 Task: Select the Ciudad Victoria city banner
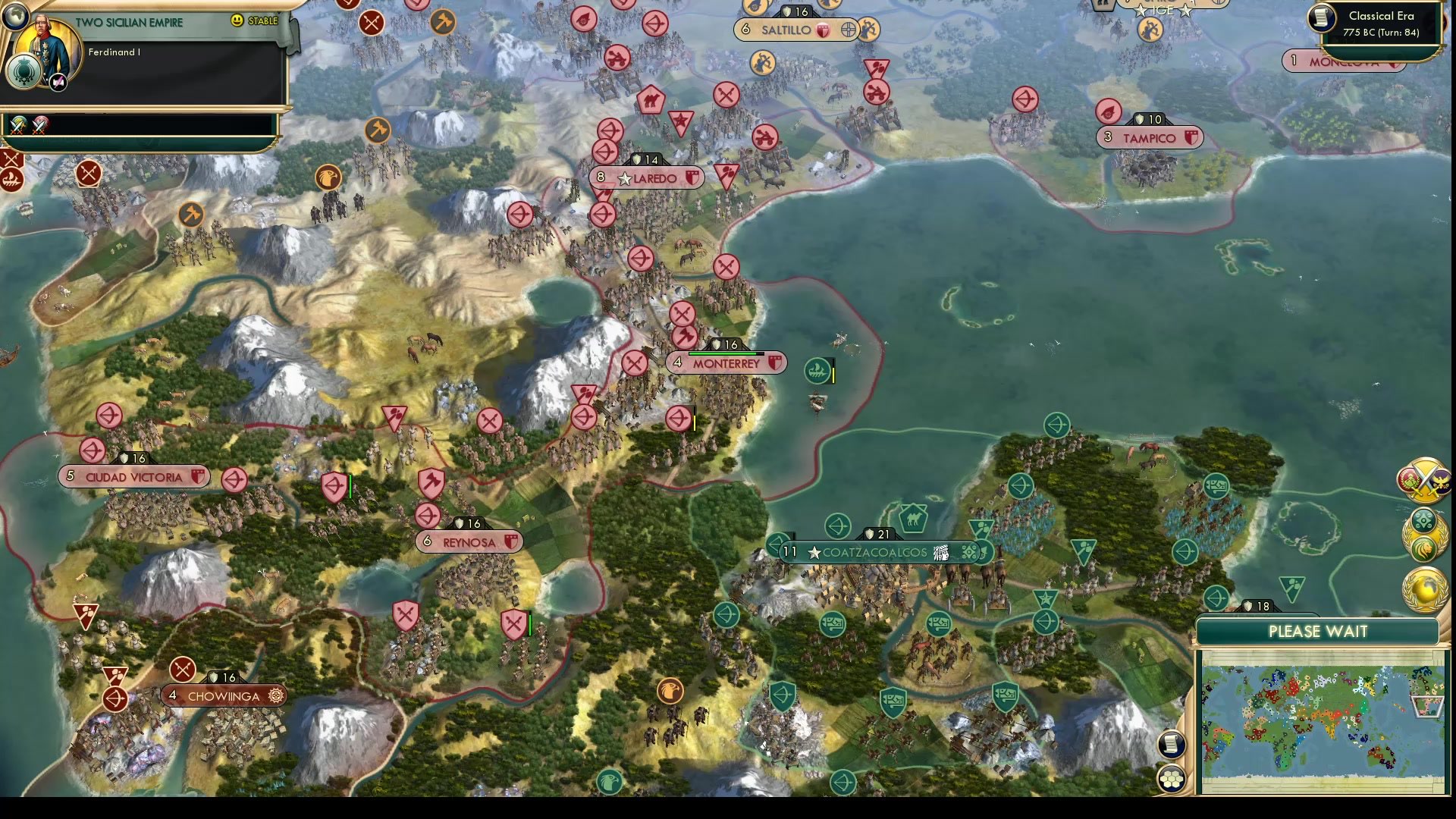(x=133, y=477)
